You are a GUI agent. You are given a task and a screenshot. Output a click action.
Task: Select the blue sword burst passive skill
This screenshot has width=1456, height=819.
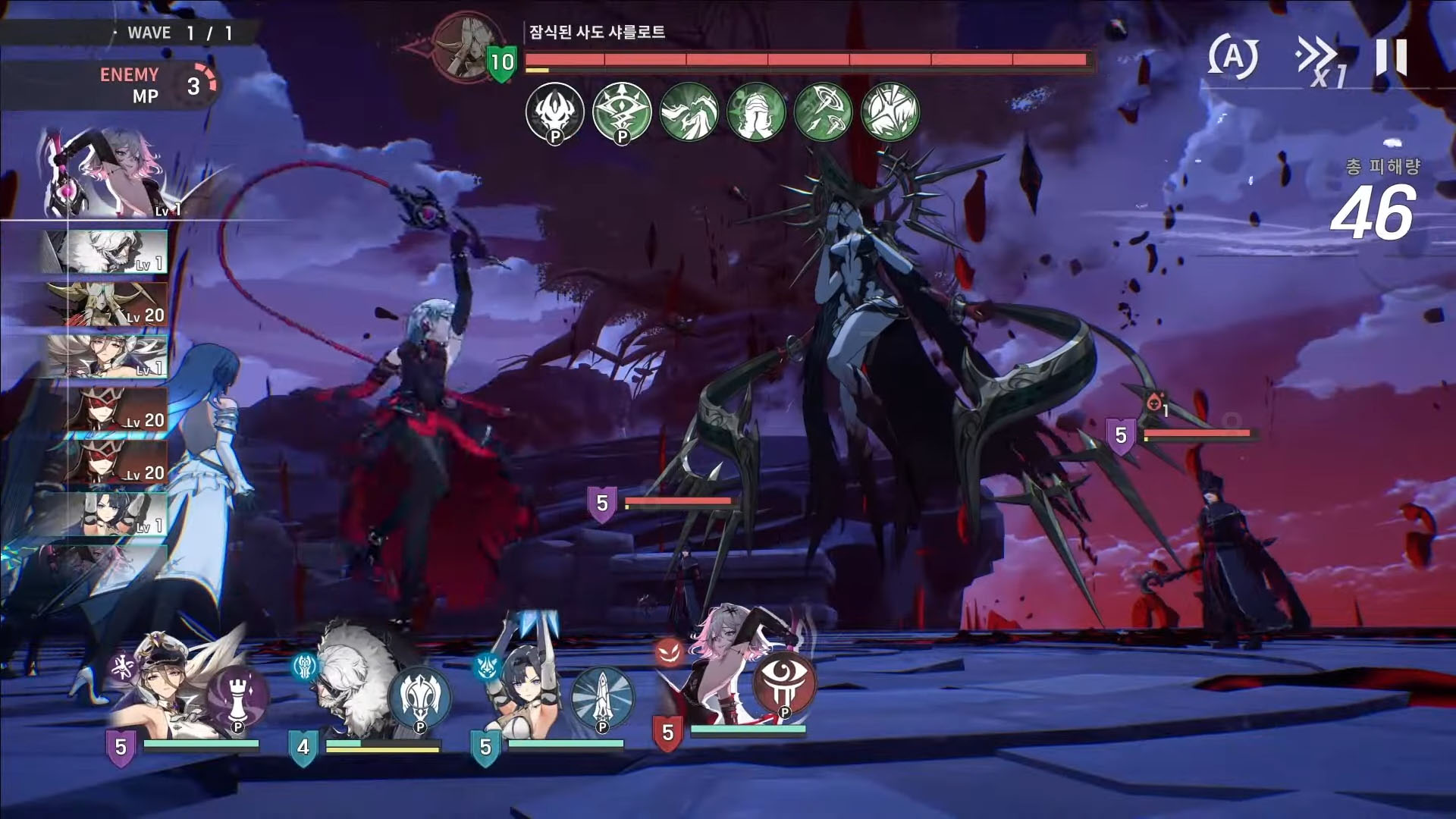[x=602, y=698]
